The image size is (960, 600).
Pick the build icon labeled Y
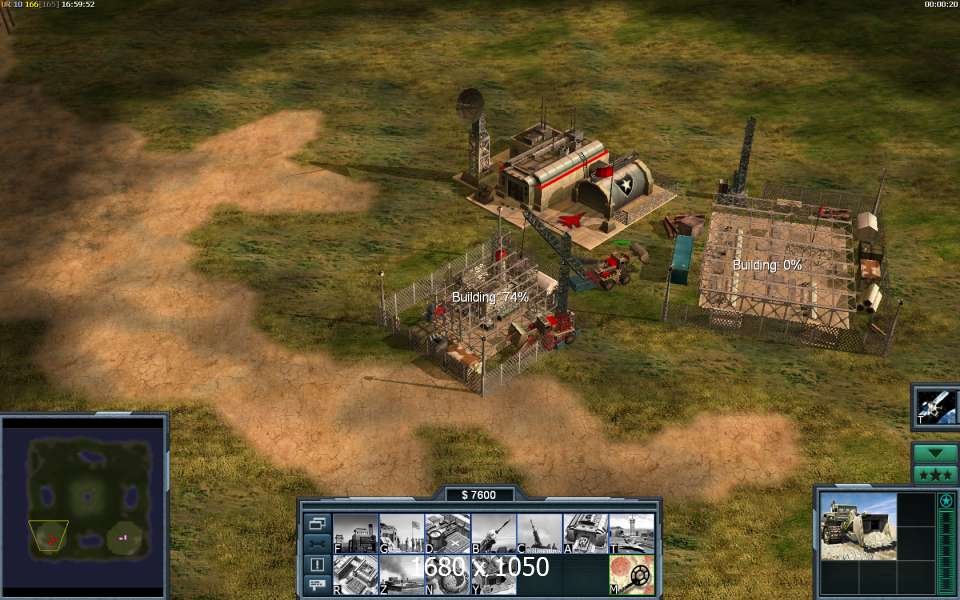pos(493,575)
